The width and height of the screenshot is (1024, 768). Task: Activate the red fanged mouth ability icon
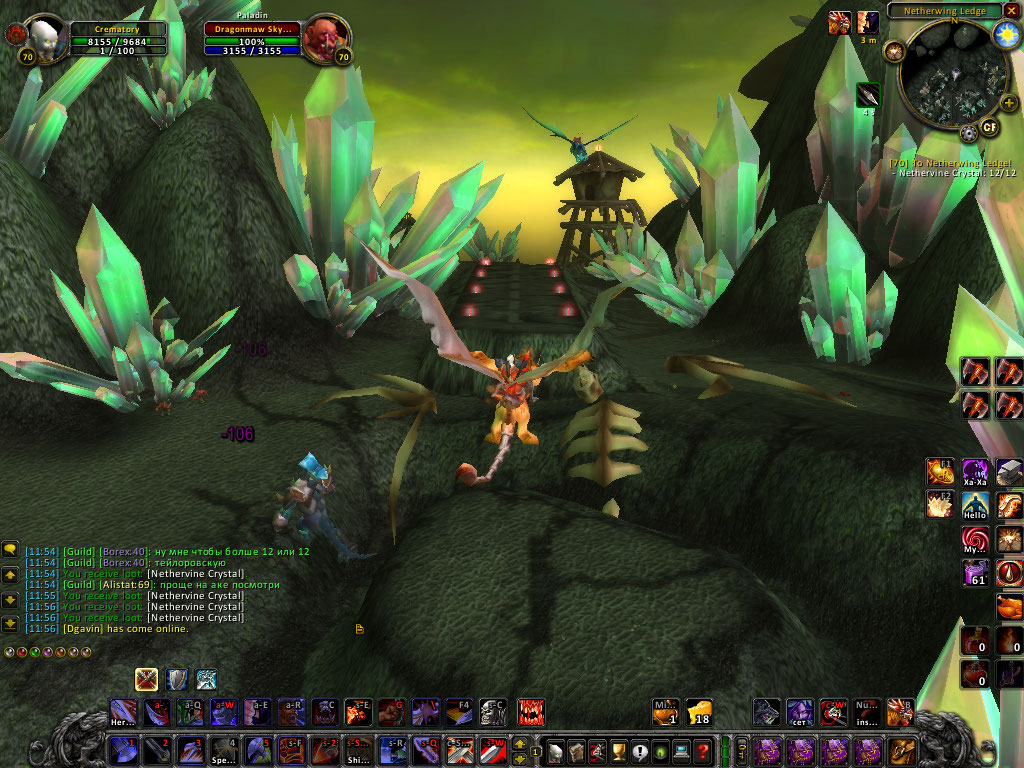(x=531, y=712)
